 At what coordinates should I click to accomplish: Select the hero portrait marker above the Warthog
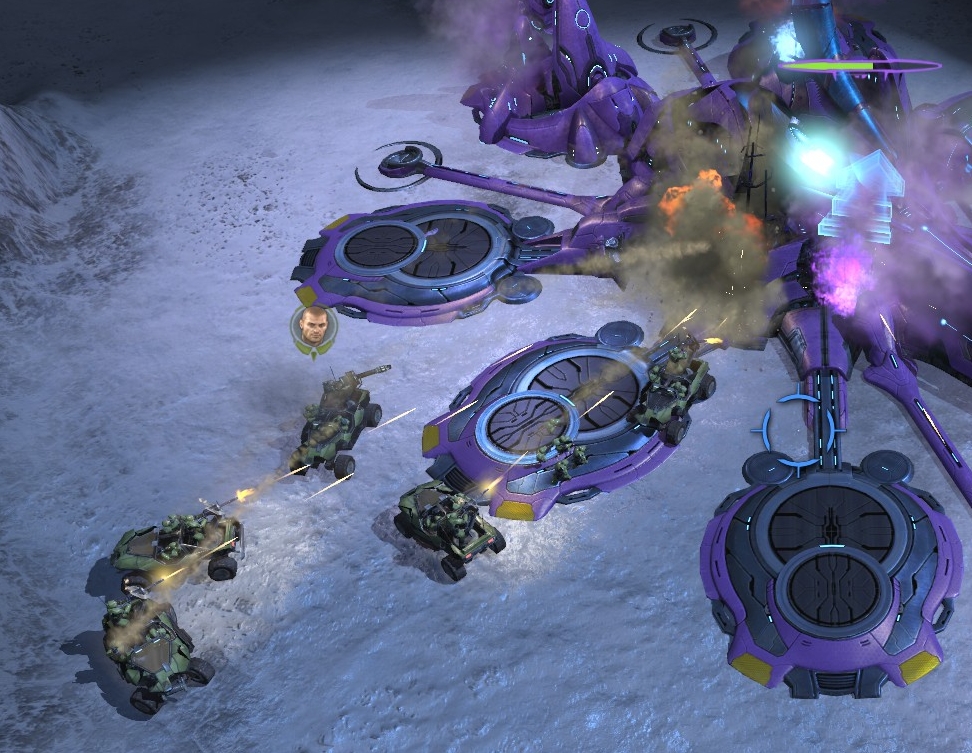[315, 330]
